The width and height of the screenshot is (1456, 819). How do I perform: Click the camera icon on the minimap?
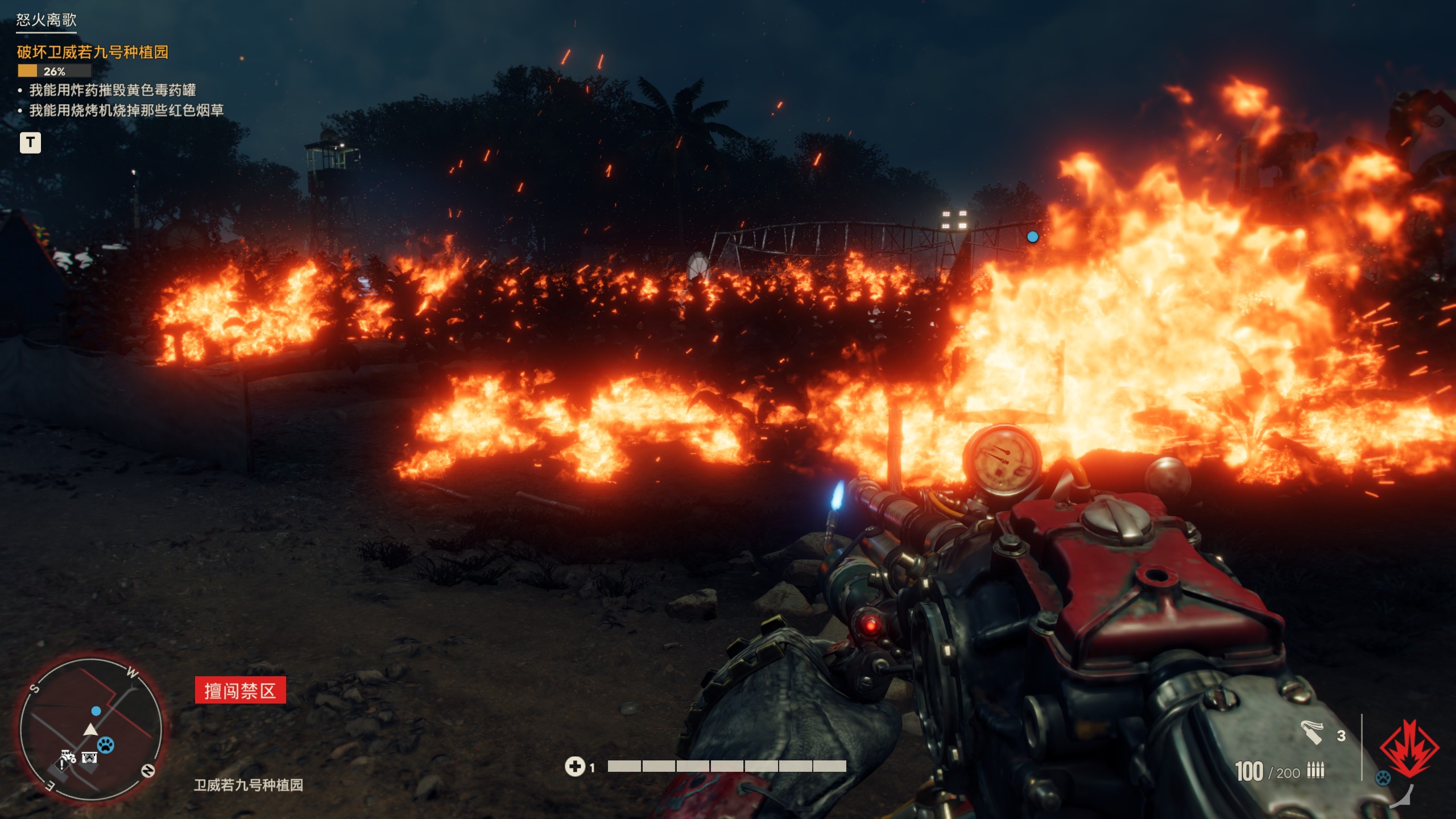click(89, 759)
